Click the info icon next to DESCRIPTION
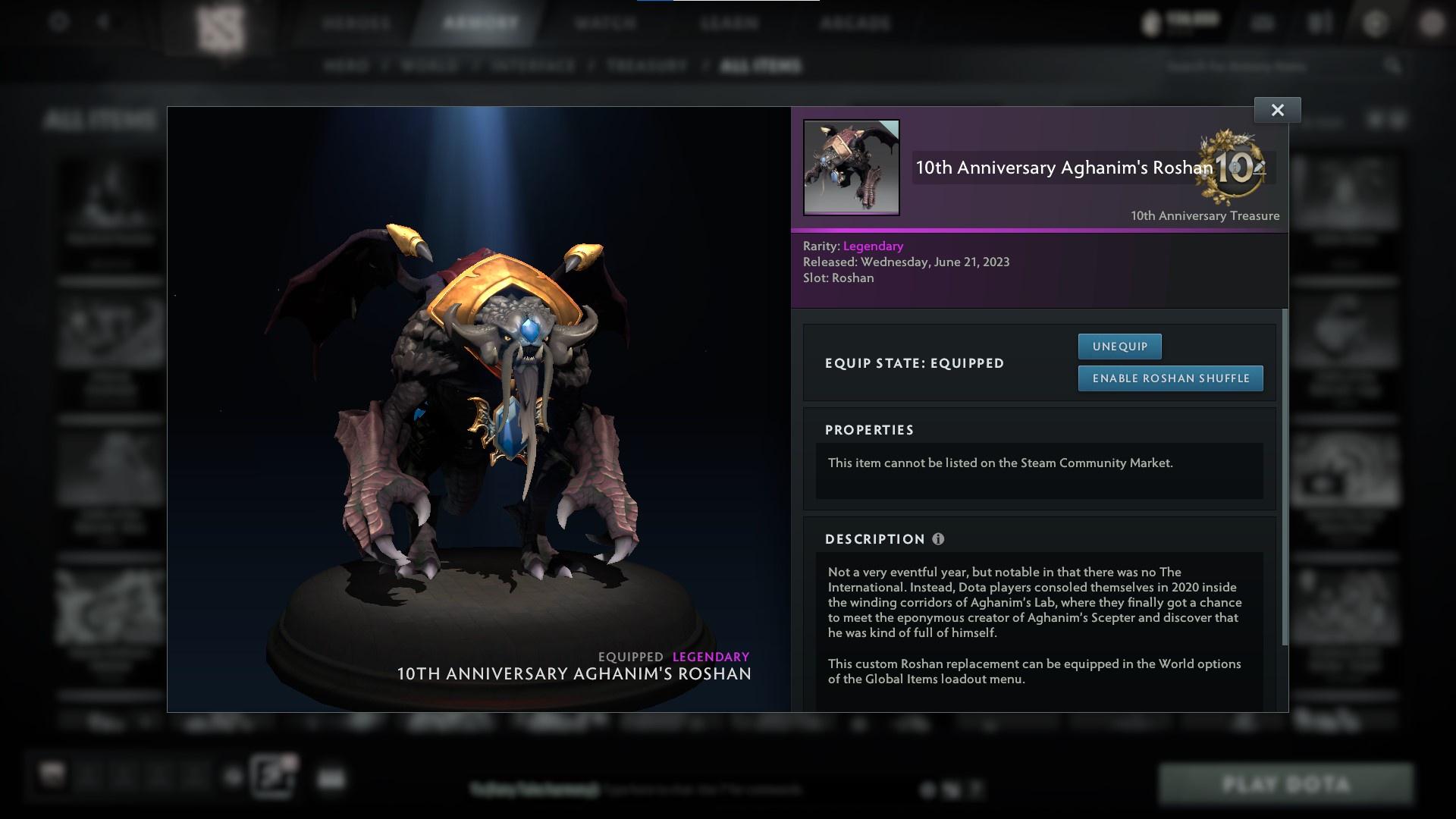This screenshot has width=1456, height=819. tap(939, 539)
